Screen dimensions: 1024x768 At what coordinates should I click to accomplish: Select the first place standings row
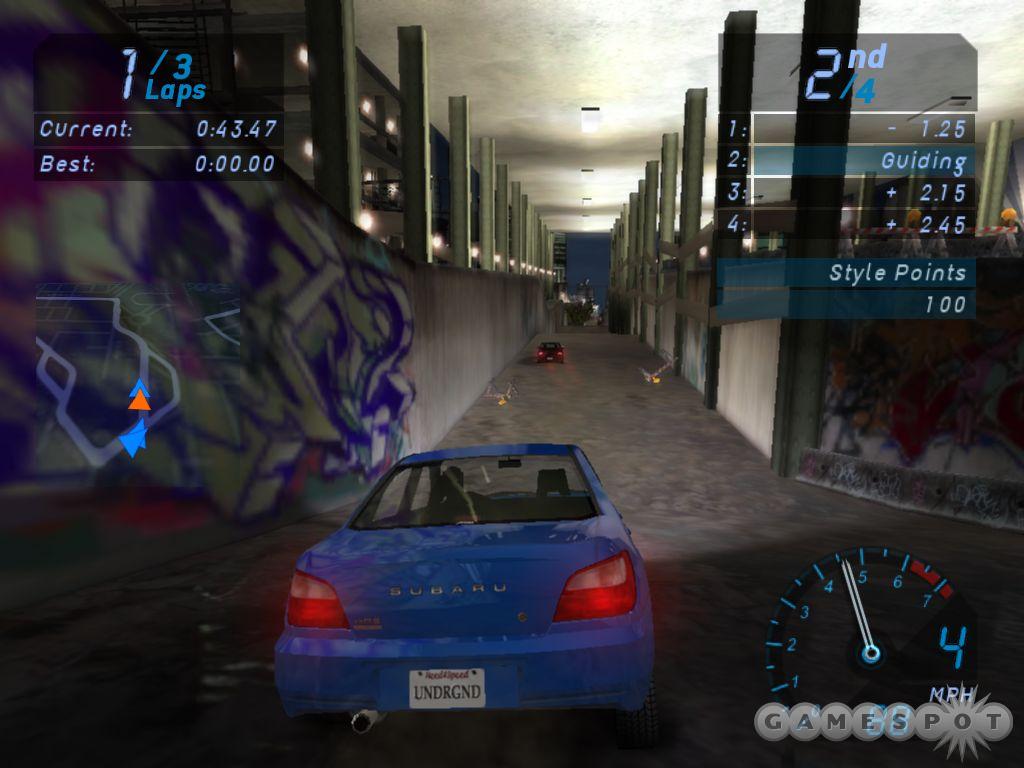click(x=847, y=128)
